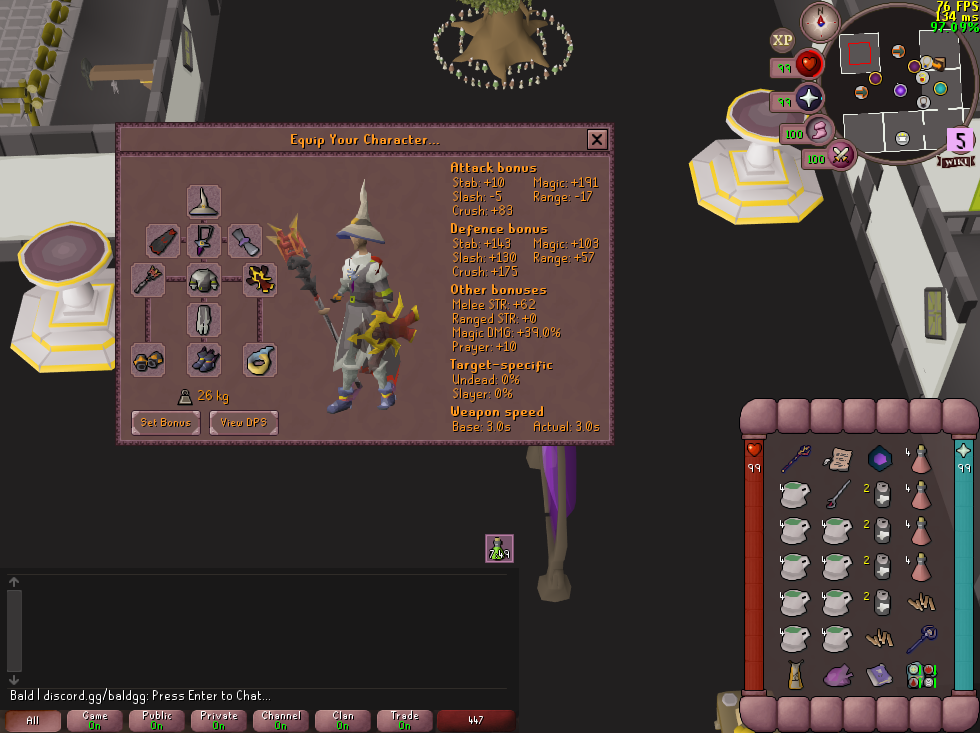
Task: Select the amulet equipment slot
Action: click(204, 240)
